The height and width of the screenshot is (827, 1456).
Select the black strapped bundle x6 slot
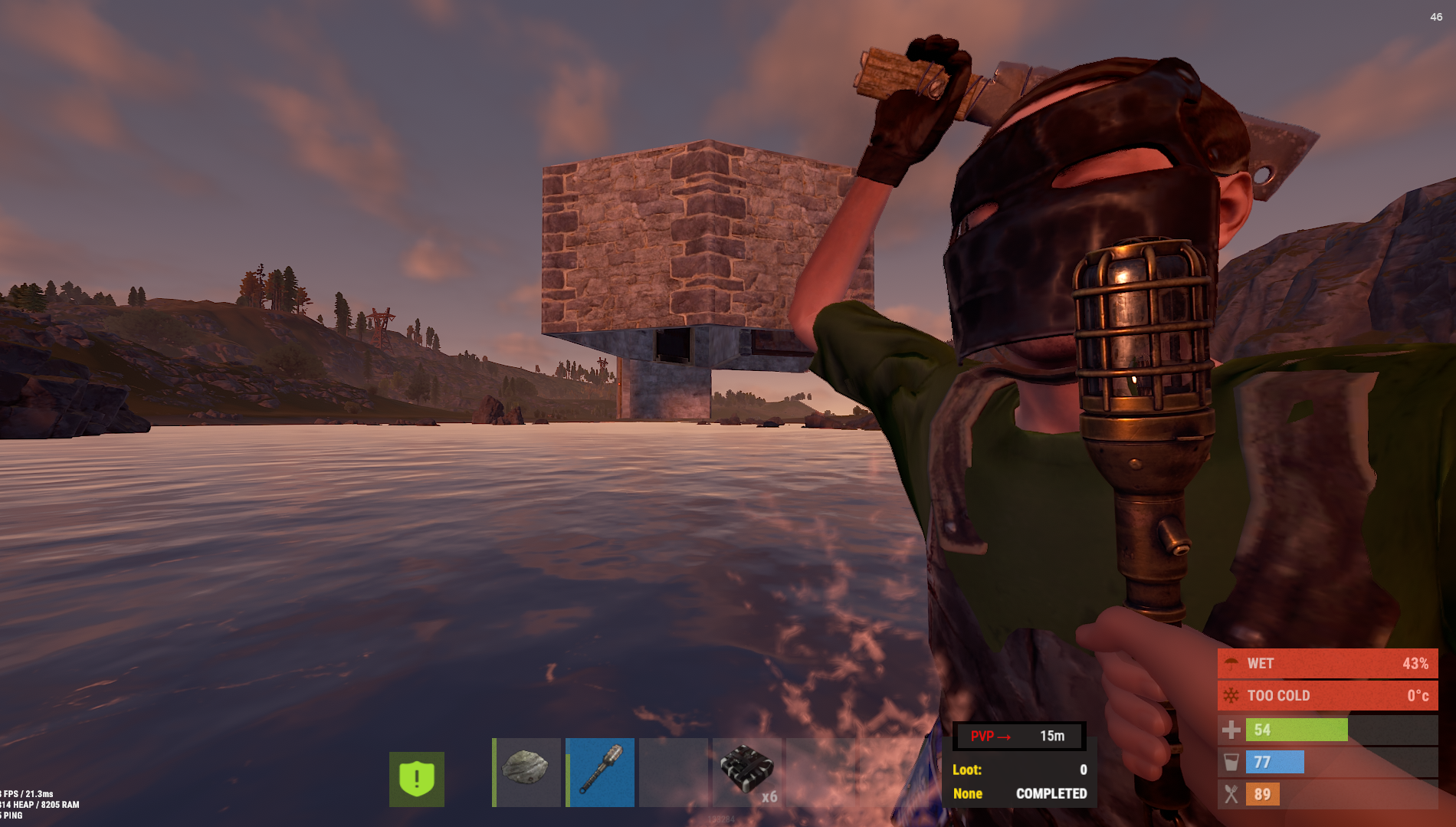click(x=747, y=771)
